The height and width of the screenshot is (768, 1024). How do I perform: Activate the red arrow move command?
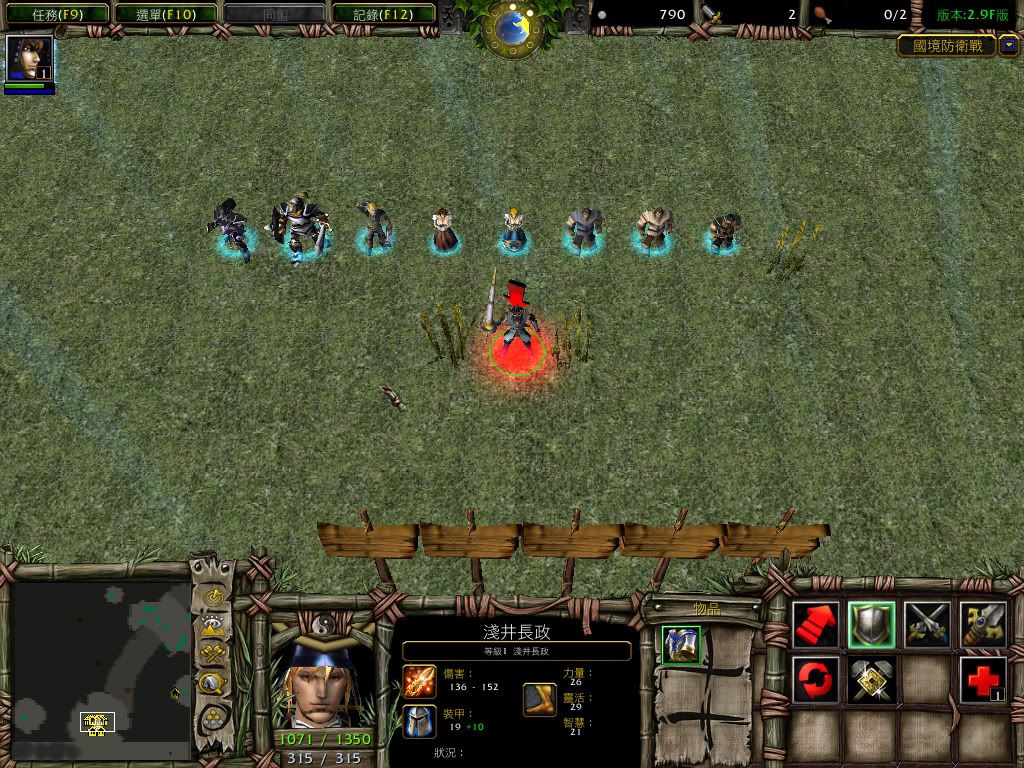tap(815, 625)
